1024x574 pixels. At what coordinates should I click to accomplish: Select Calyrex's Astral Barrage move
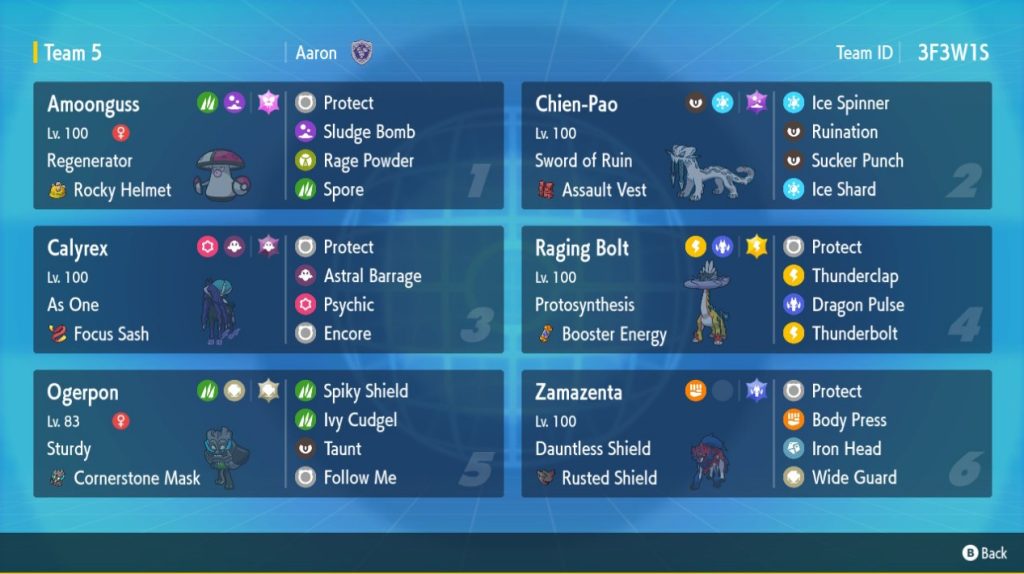(372, 276)
